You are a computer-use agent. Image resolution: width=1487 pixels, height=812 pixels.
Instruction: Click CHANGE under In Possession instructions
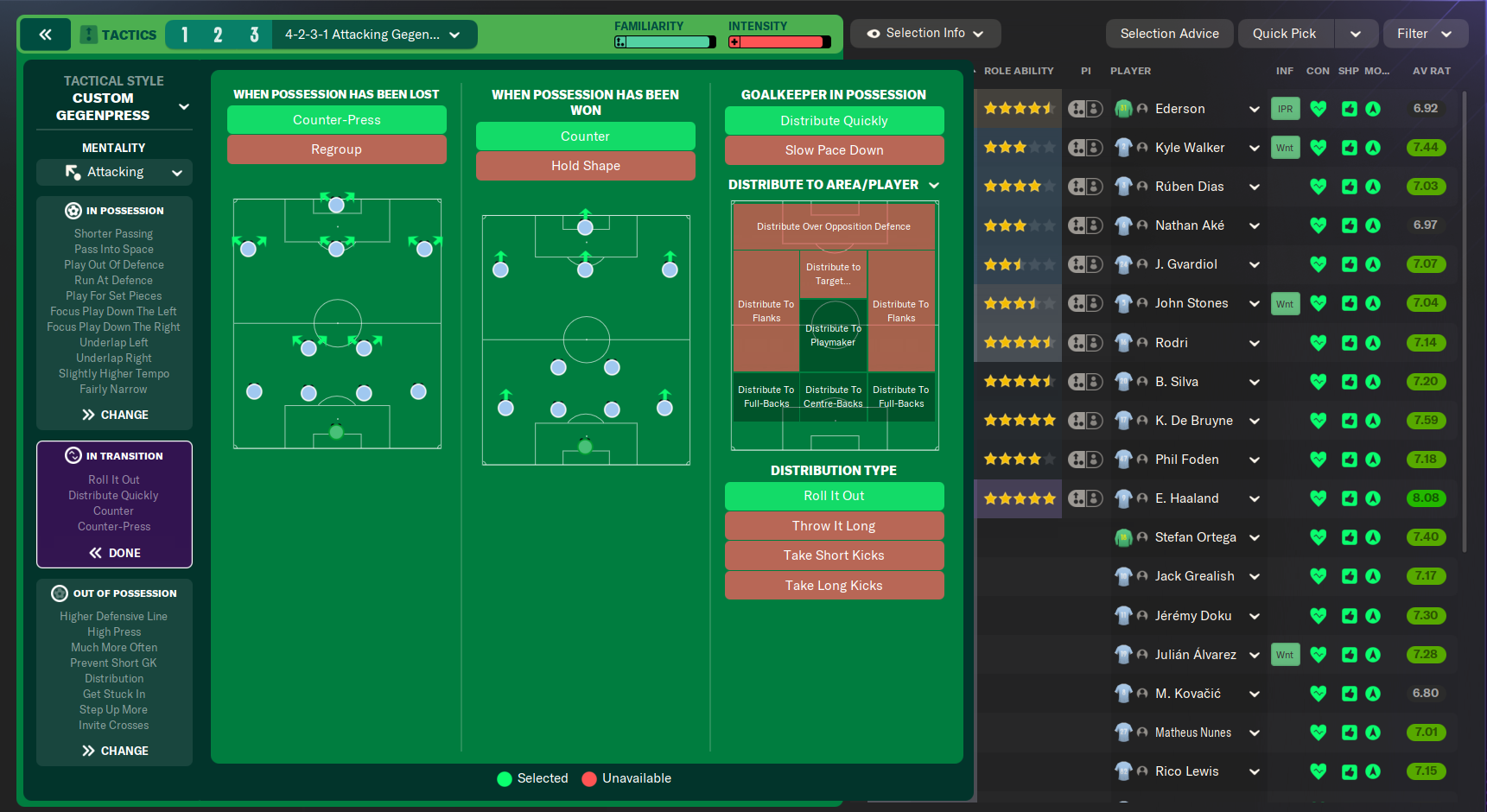[x=113, y=414]
